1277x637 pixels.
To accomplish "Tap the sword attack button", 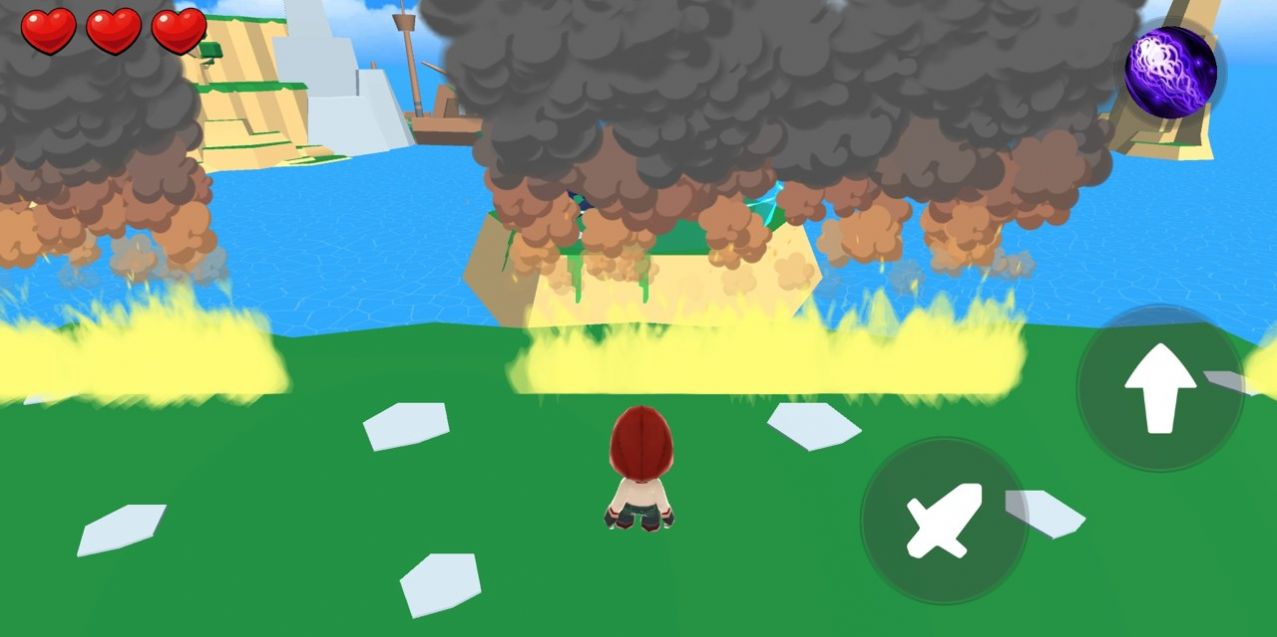I will 944,520.
